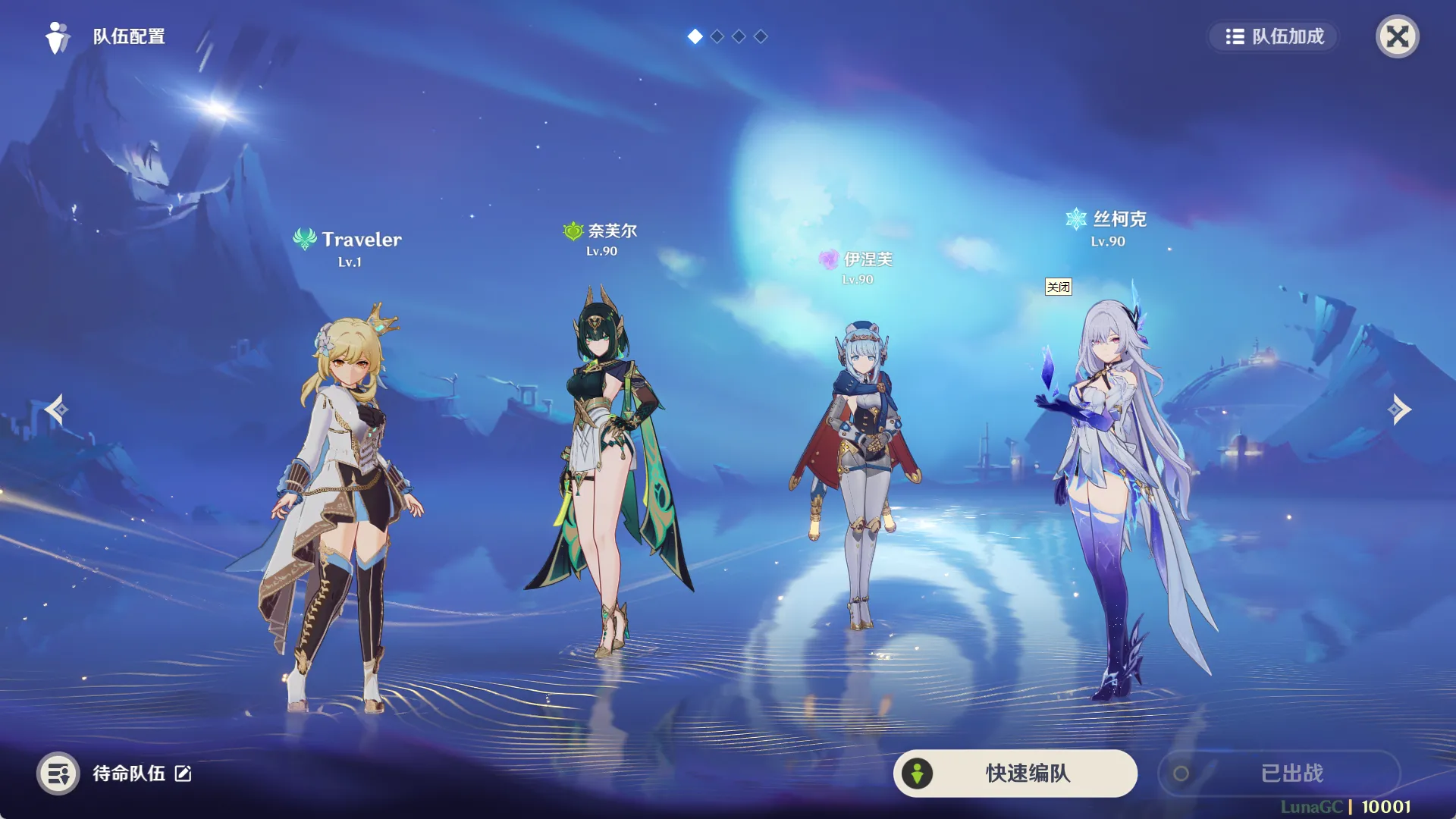
Task: Click the standby party icon at bottom-left
Action: pos(58,773)
